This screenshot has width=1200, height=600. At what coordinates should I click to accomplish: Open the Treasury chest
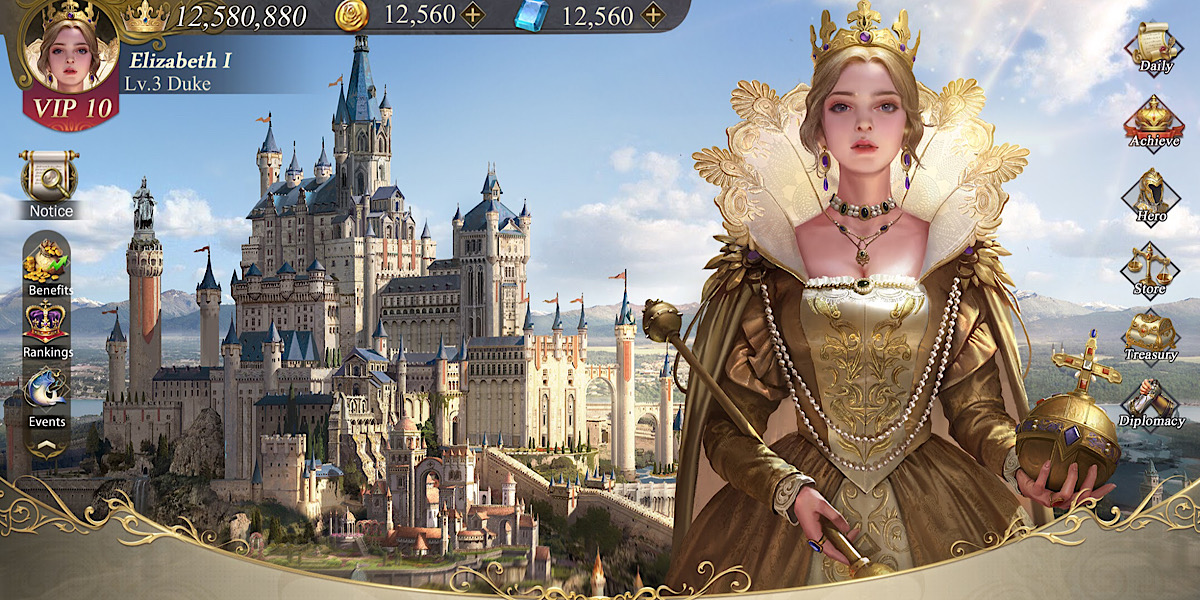[1150, 335]
